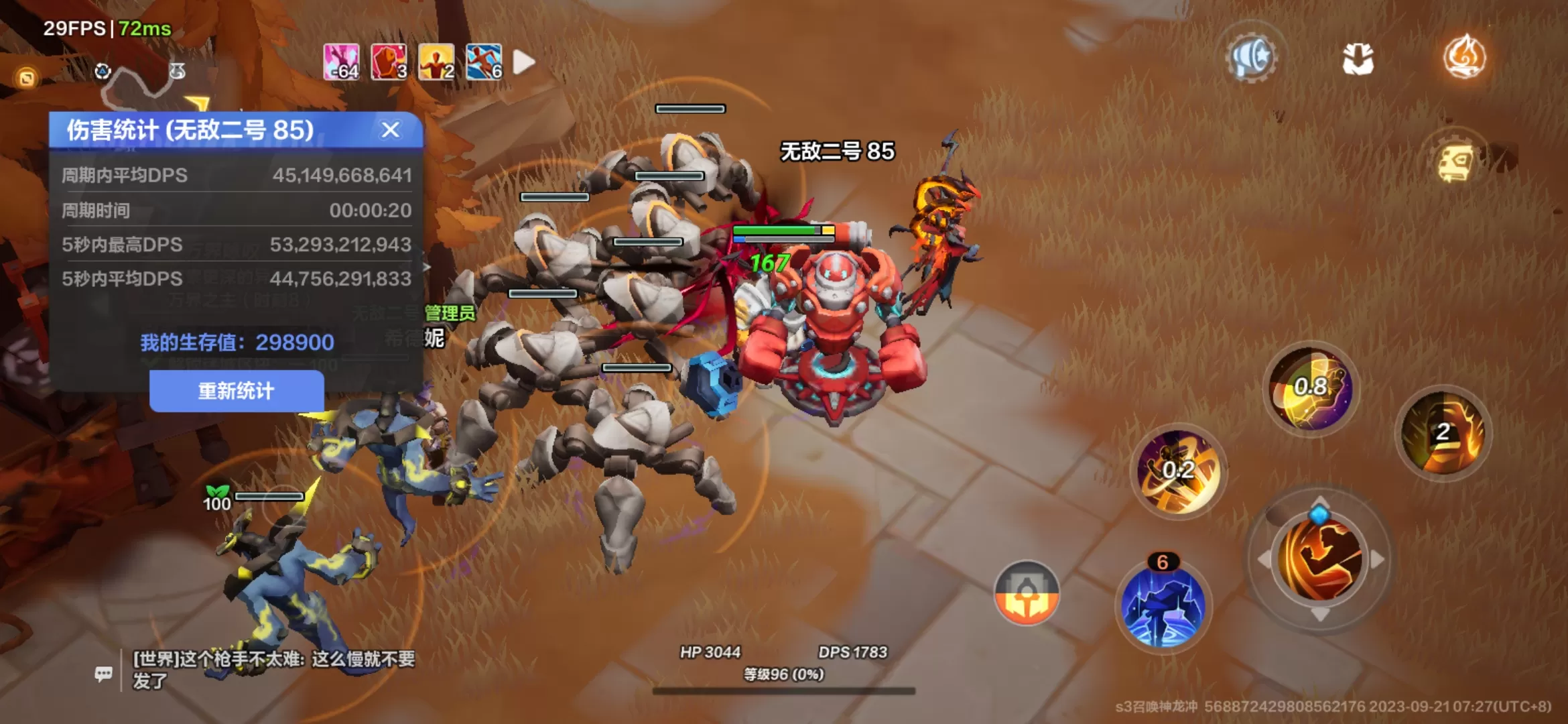Tap the white download-arrow bag icon
This screenshot has width=1568, height=724.
coord(1358,59)
